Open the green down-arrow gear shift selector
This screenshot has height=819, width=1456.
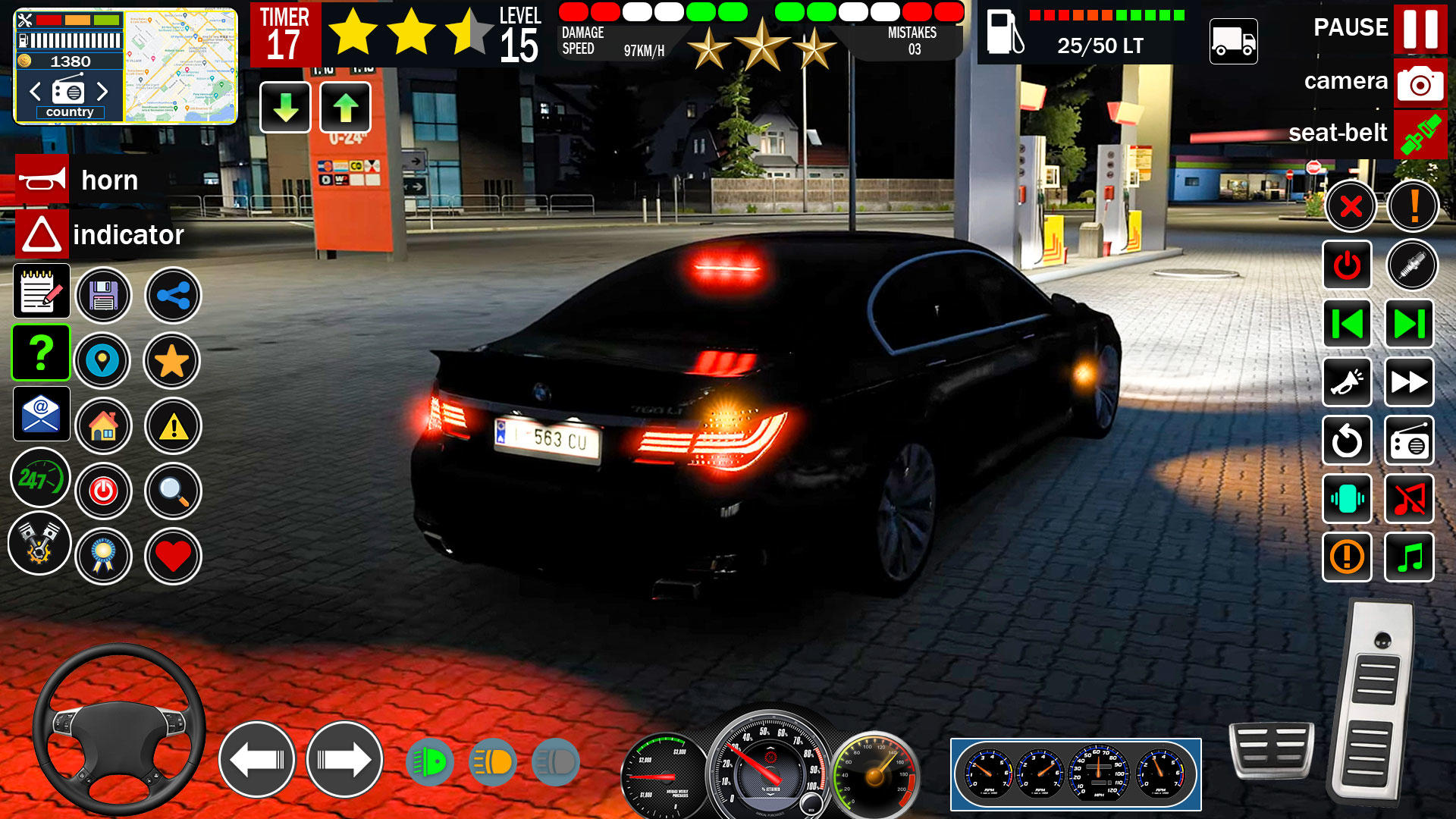(x=284, y=108)
